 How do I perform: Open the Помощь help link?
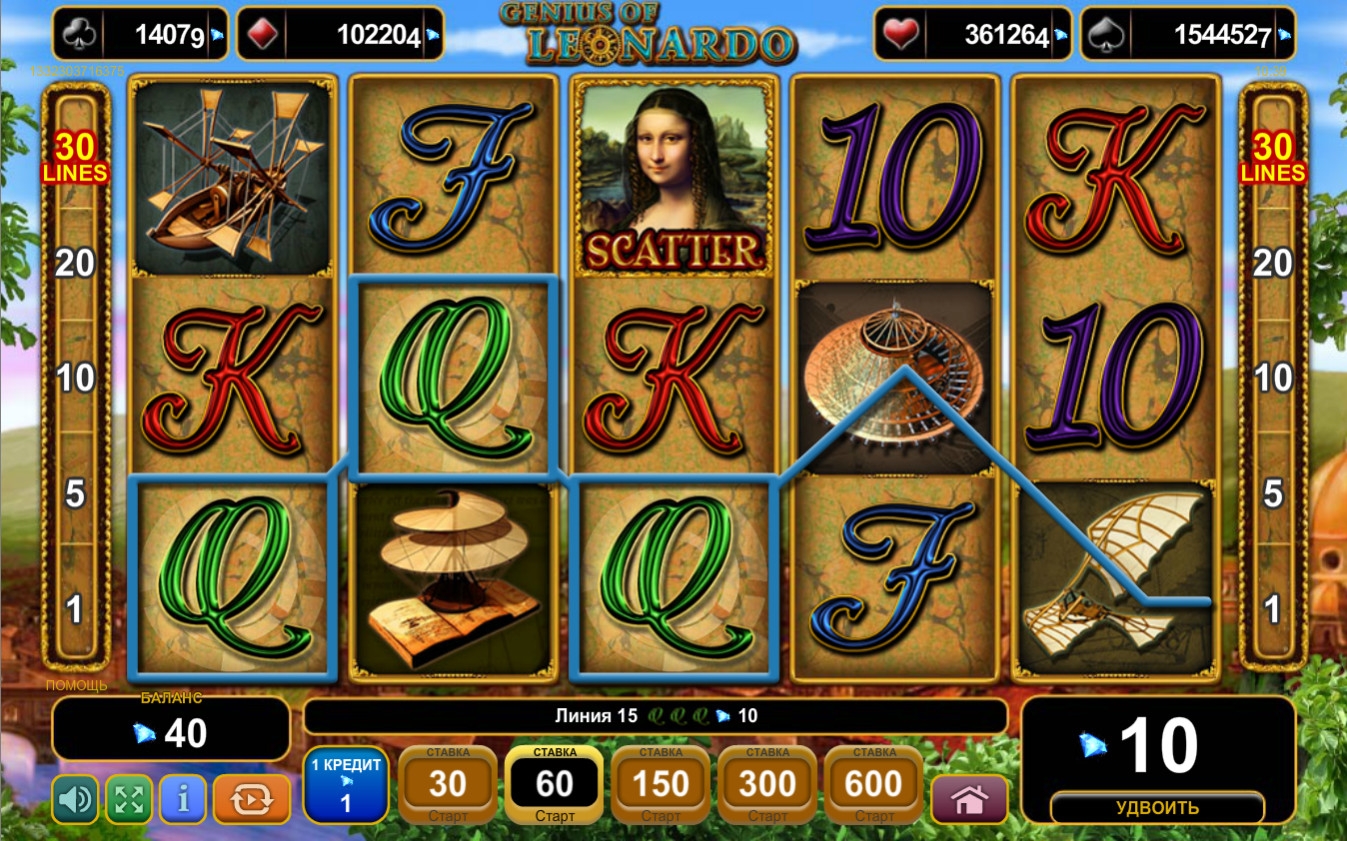(x=76, y=685)
